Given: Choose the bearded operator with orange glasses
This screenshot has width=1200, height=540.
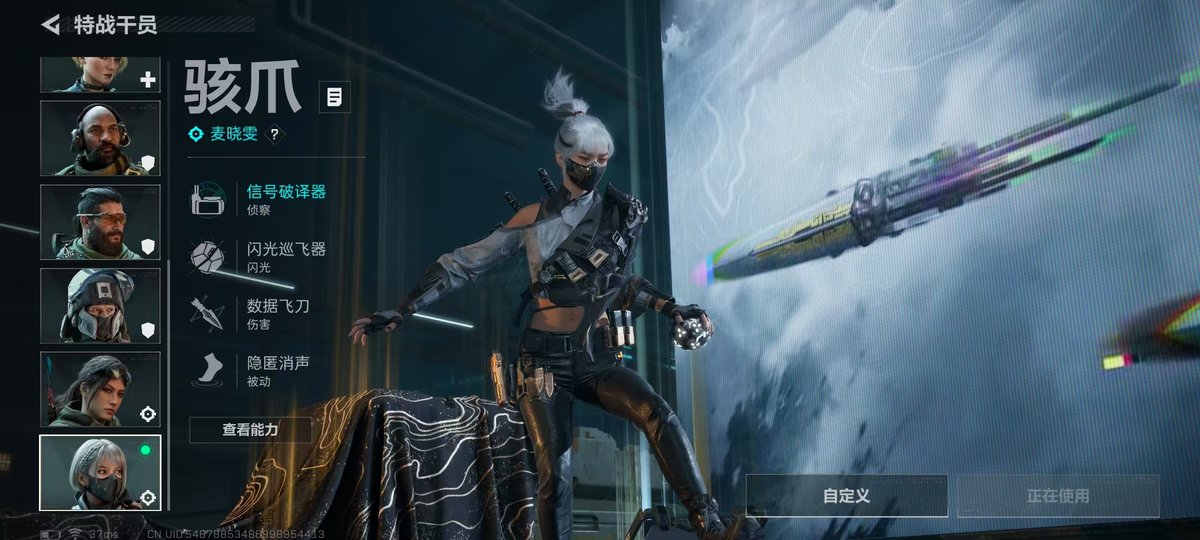Looking at the screenshot, I should [x=100, y=222].
